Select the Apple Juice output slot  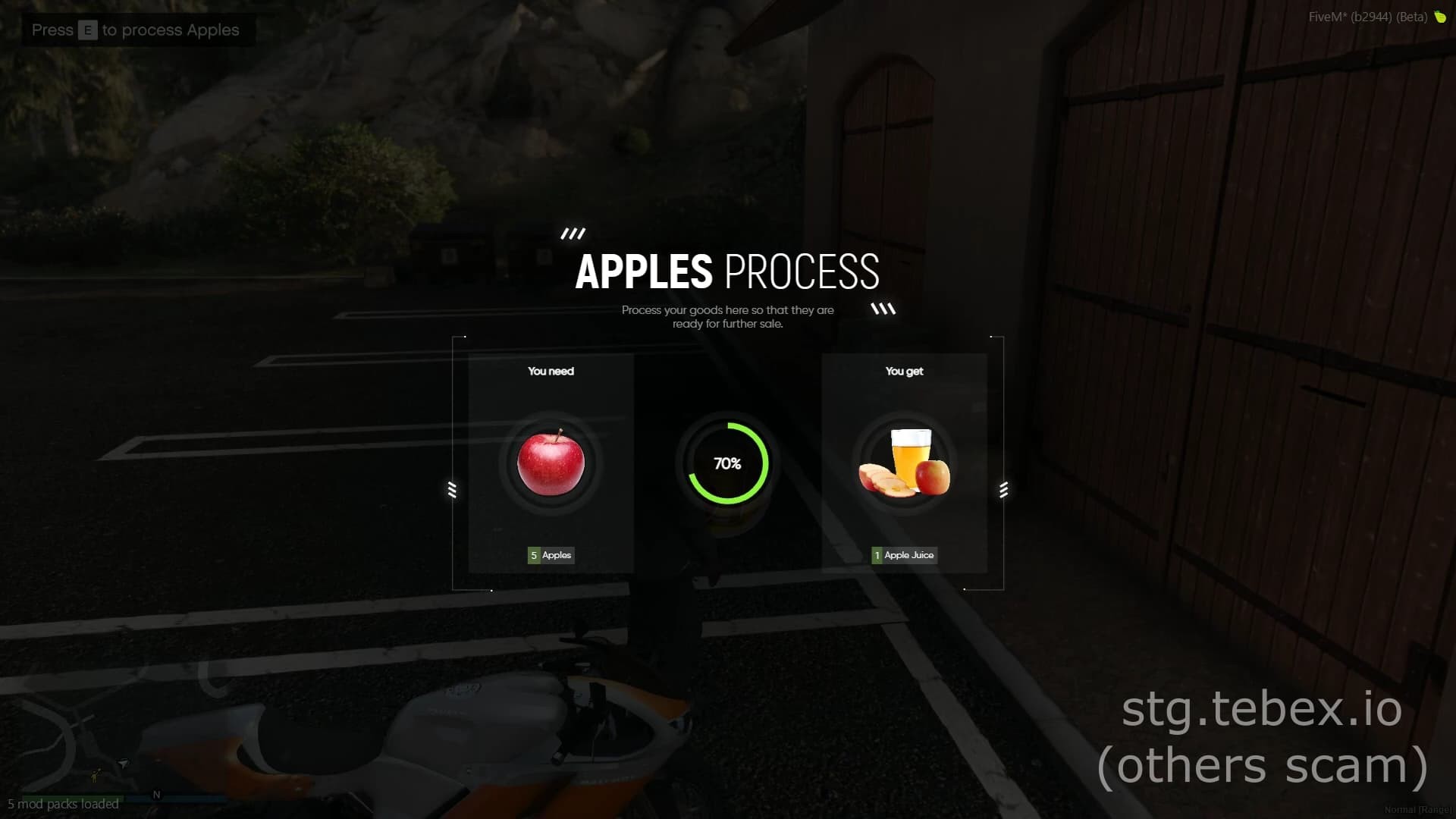pyautogui.click(x=904, y=463)
